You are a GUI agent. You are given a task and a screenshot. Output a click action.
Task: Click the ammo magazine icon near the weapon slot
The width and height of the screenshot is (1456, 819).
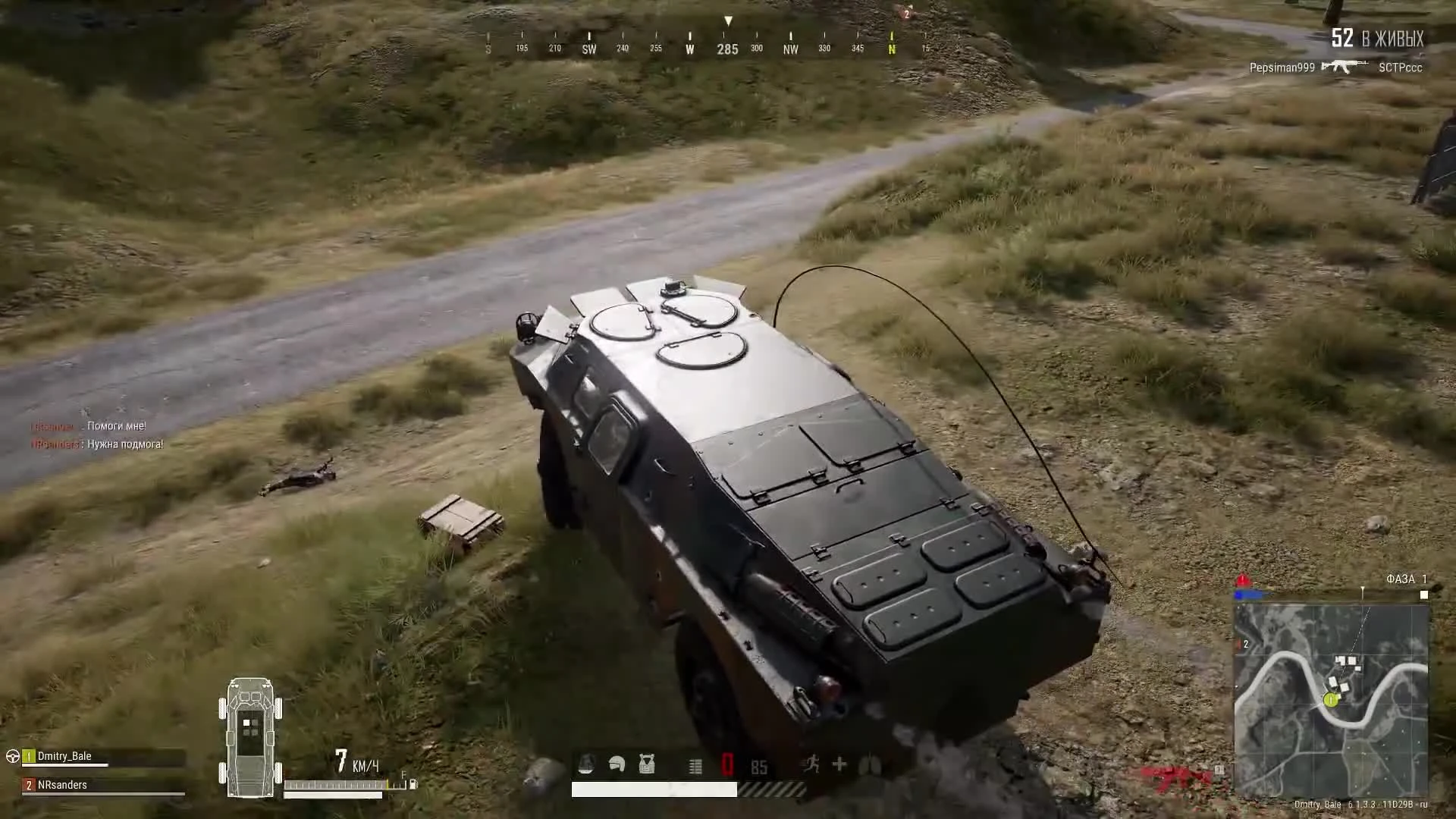coord(694,765)
